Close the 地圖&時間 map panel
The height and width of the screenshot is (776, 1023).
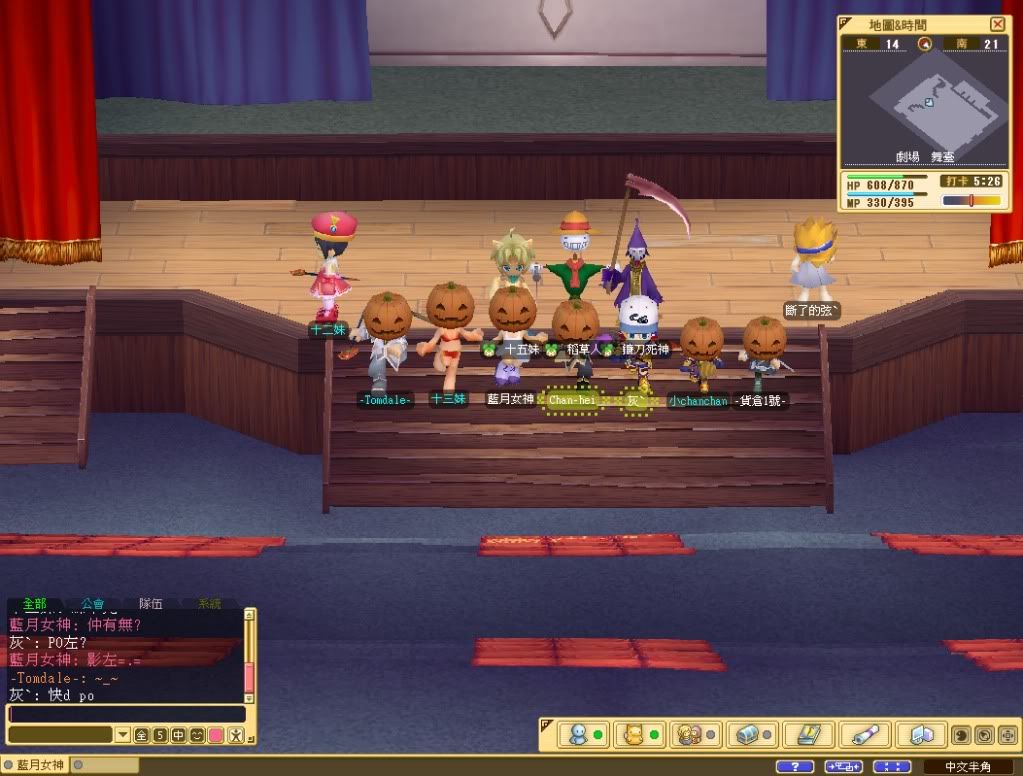click(x=997, y=24)
